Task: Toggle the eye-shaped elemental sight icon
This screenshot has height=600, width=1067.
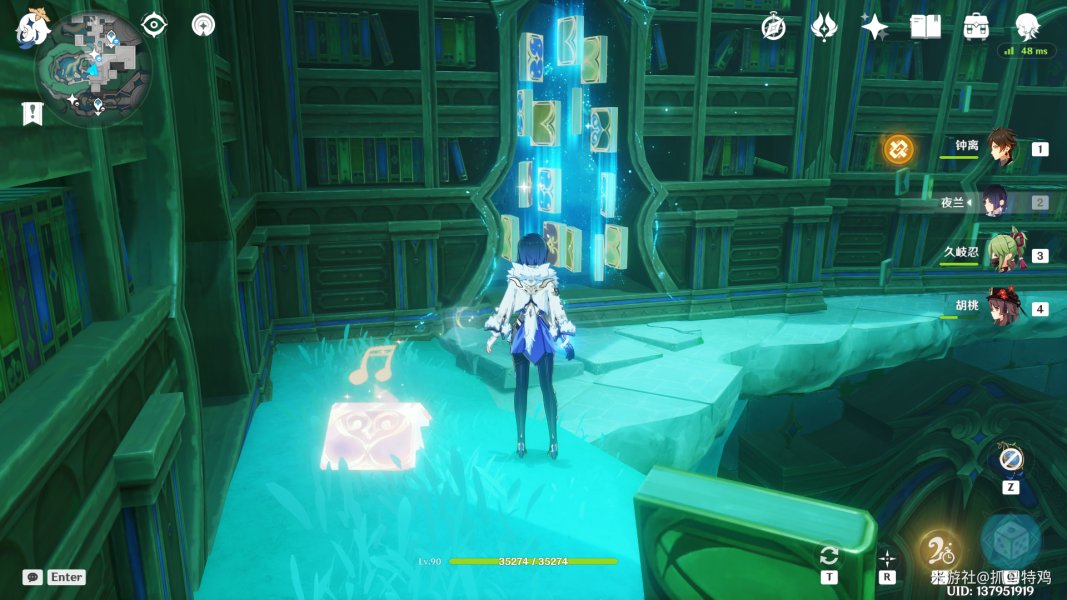Action: coord(154,24)
